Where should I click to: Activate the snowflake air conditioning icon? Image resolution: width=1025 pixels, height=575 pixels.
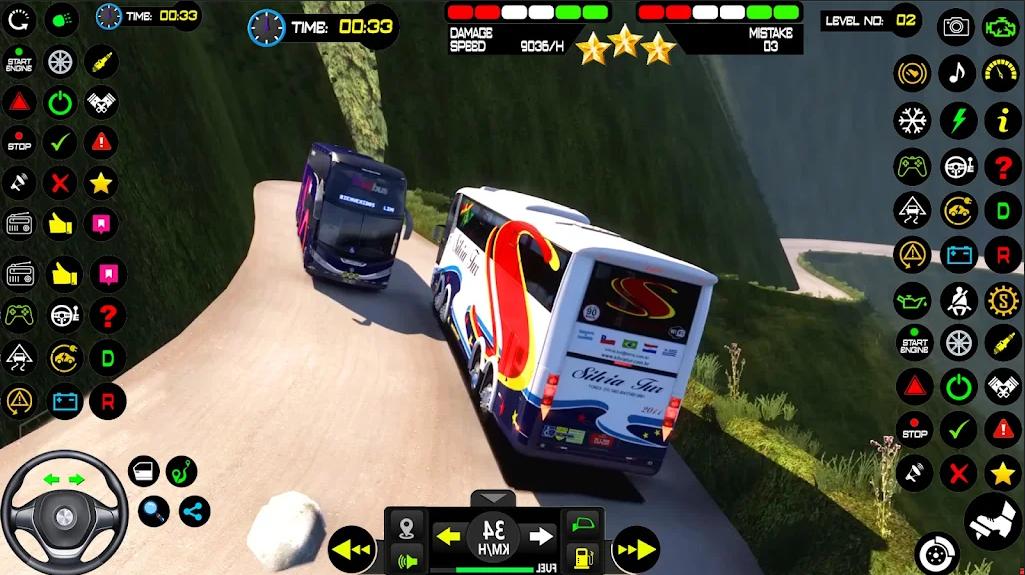pos(912,121)
